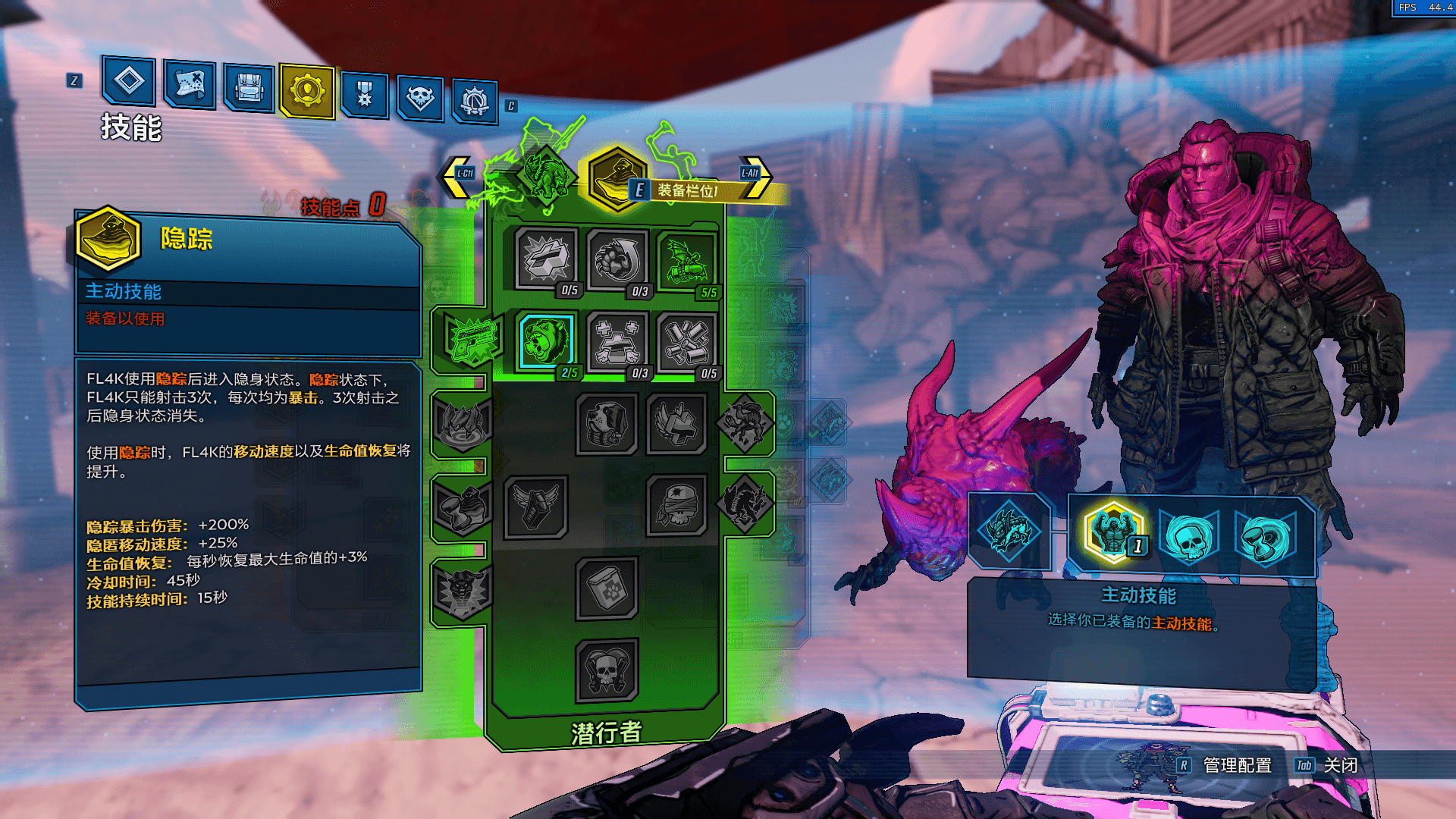Select the winged cross skill icon
1456x819 pixels.
(676, 425)
